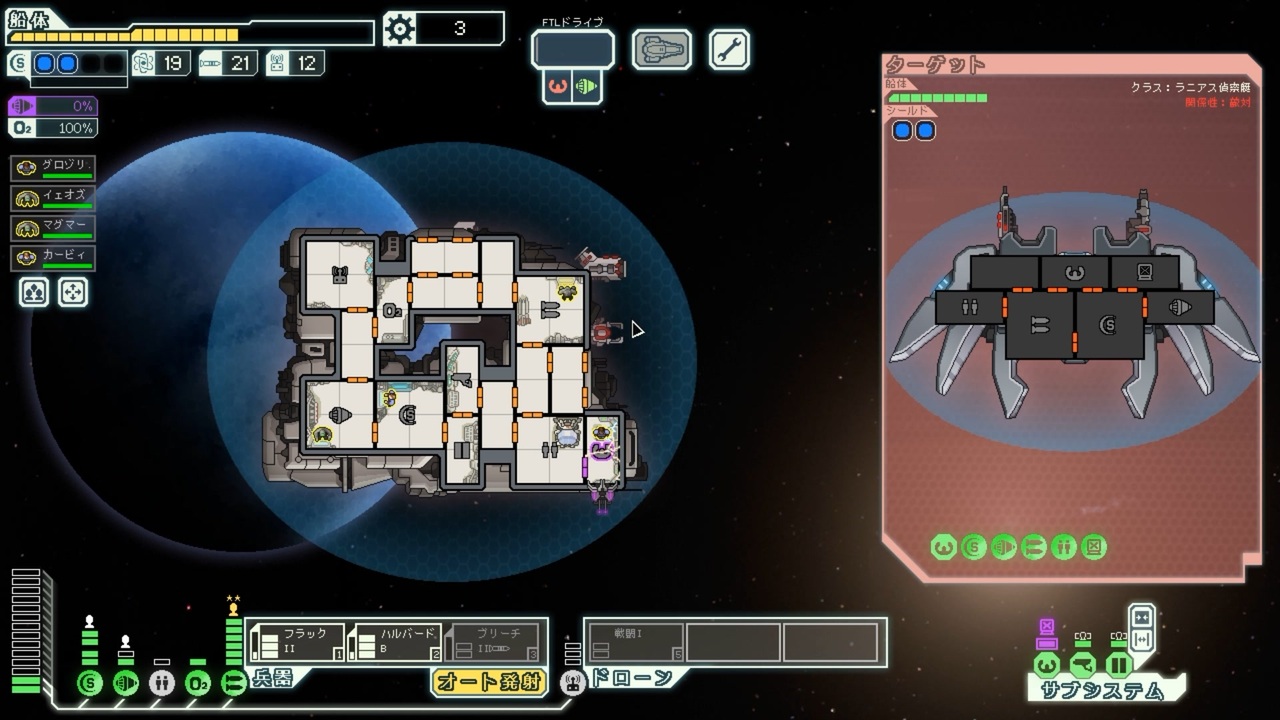The width and height of the screenshot is (1280, 720).
Task: Select the ハルバード B weapon slot
Action: tap(396, 642)
